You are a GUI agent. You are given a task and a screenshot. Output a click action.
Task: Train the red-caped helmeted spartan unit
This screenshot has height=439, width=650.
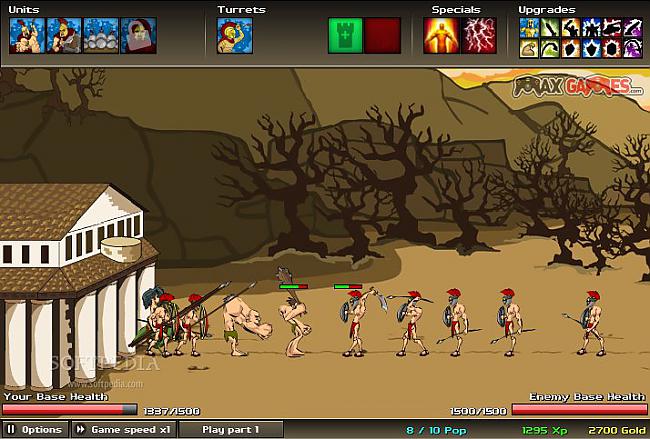tap(63, 35)
